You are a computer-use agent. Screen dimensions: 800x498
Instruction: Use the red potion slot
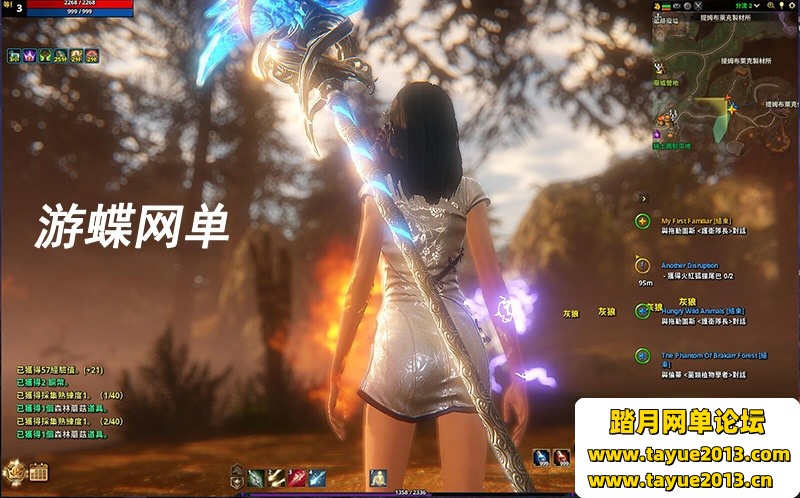click(x=562, y=457)
